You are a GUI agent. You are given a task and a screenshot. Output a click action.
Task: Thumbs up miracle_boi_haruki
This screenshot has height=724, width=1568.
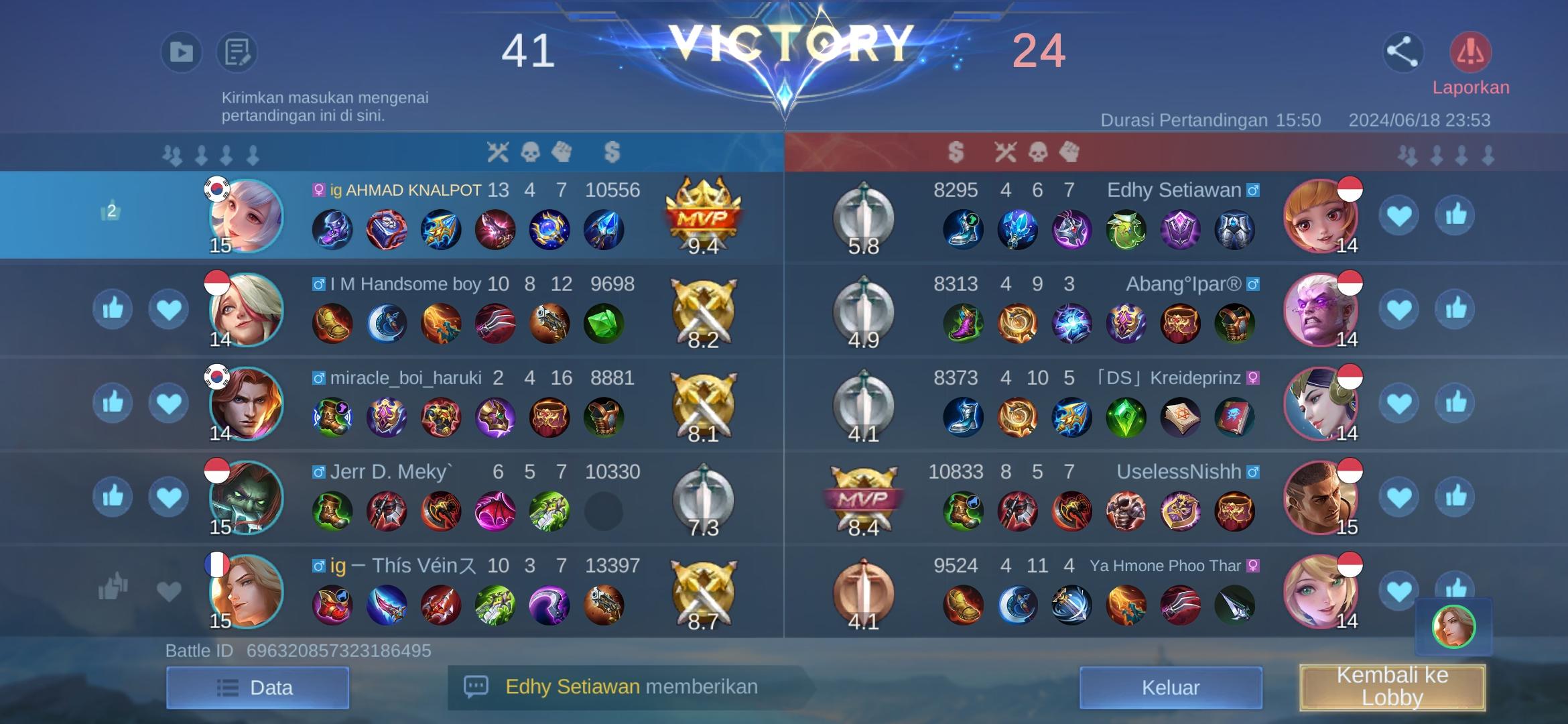click(113, 403)
